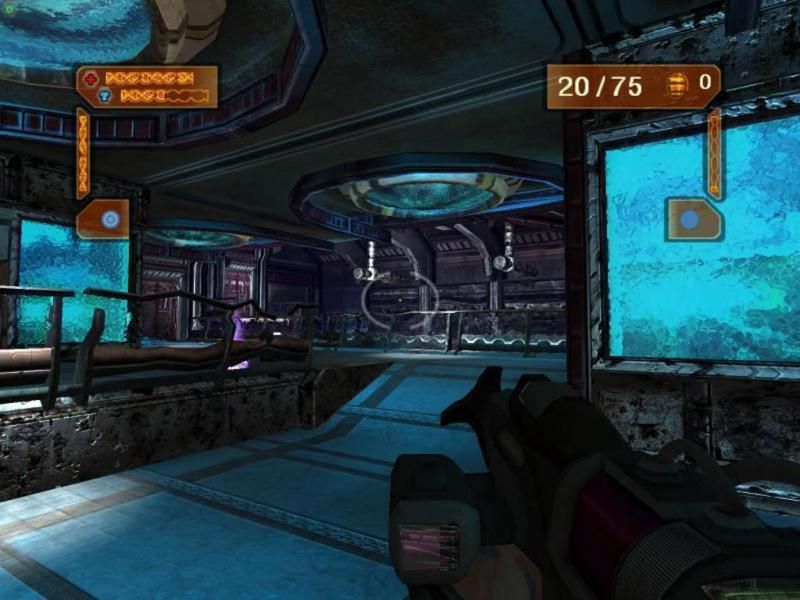Activate the solid blue dot icon panel

point(692,219)
